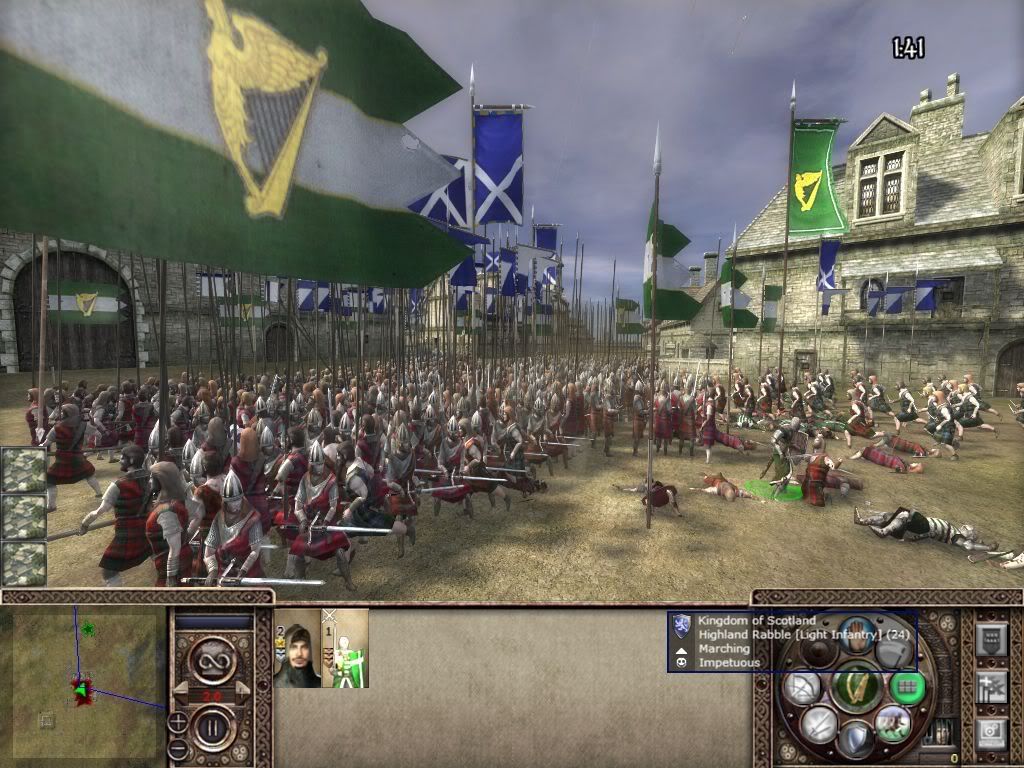1024x768 pixels.
Task: Toggle the green formation grid button
Action: tap(908, 687)
